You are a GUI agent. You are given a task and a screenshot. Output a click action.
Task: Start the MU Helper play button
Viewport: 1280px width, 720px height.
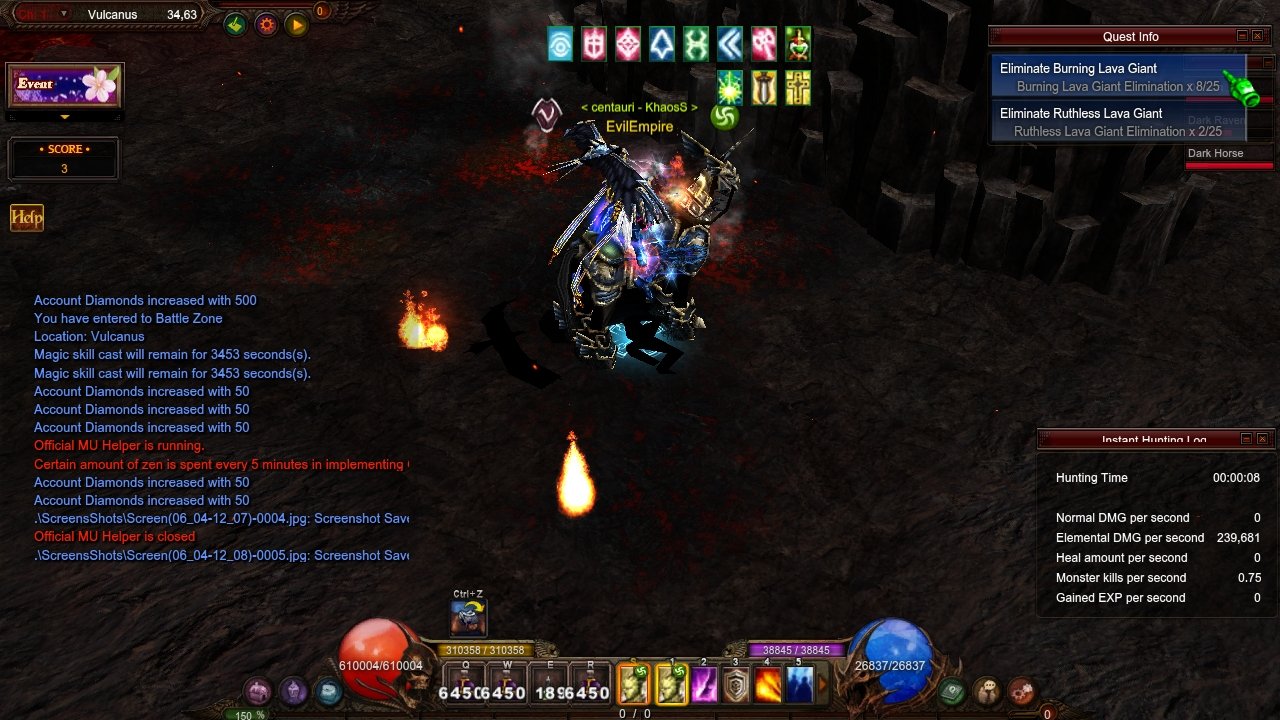[296, 25]
